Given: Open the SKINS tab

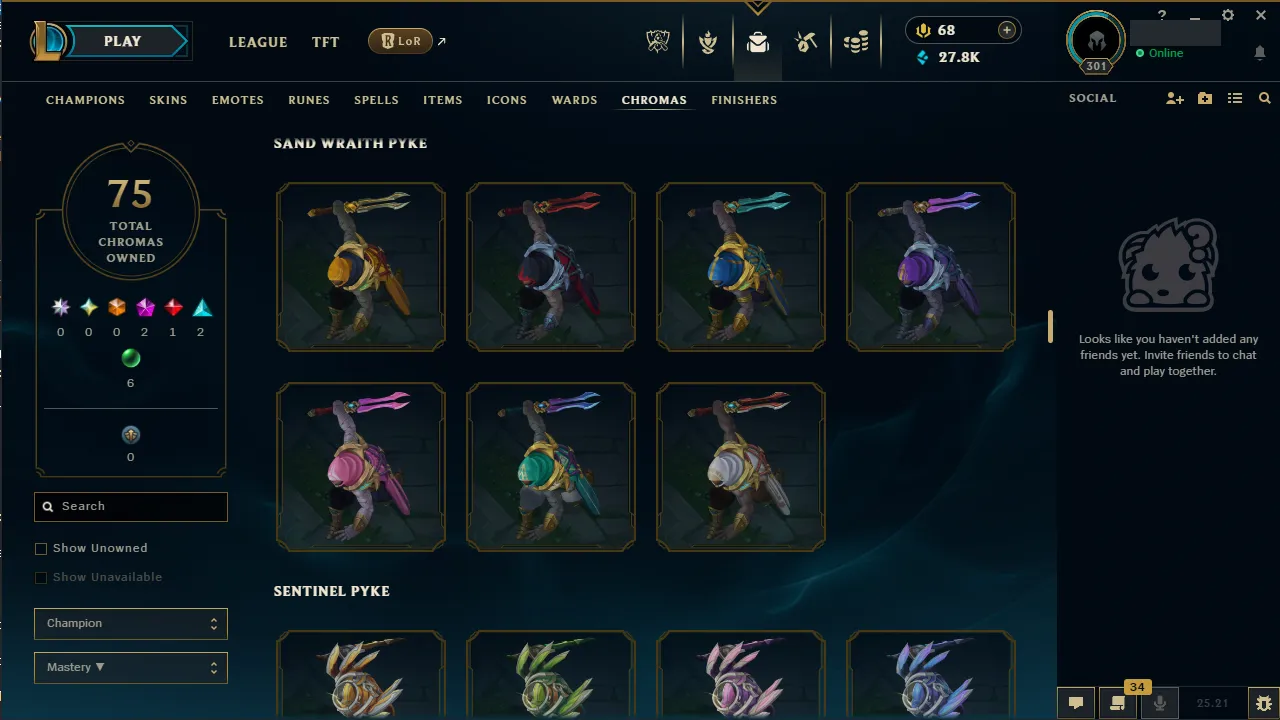Looking at the screenshot, I should point(168,100).
